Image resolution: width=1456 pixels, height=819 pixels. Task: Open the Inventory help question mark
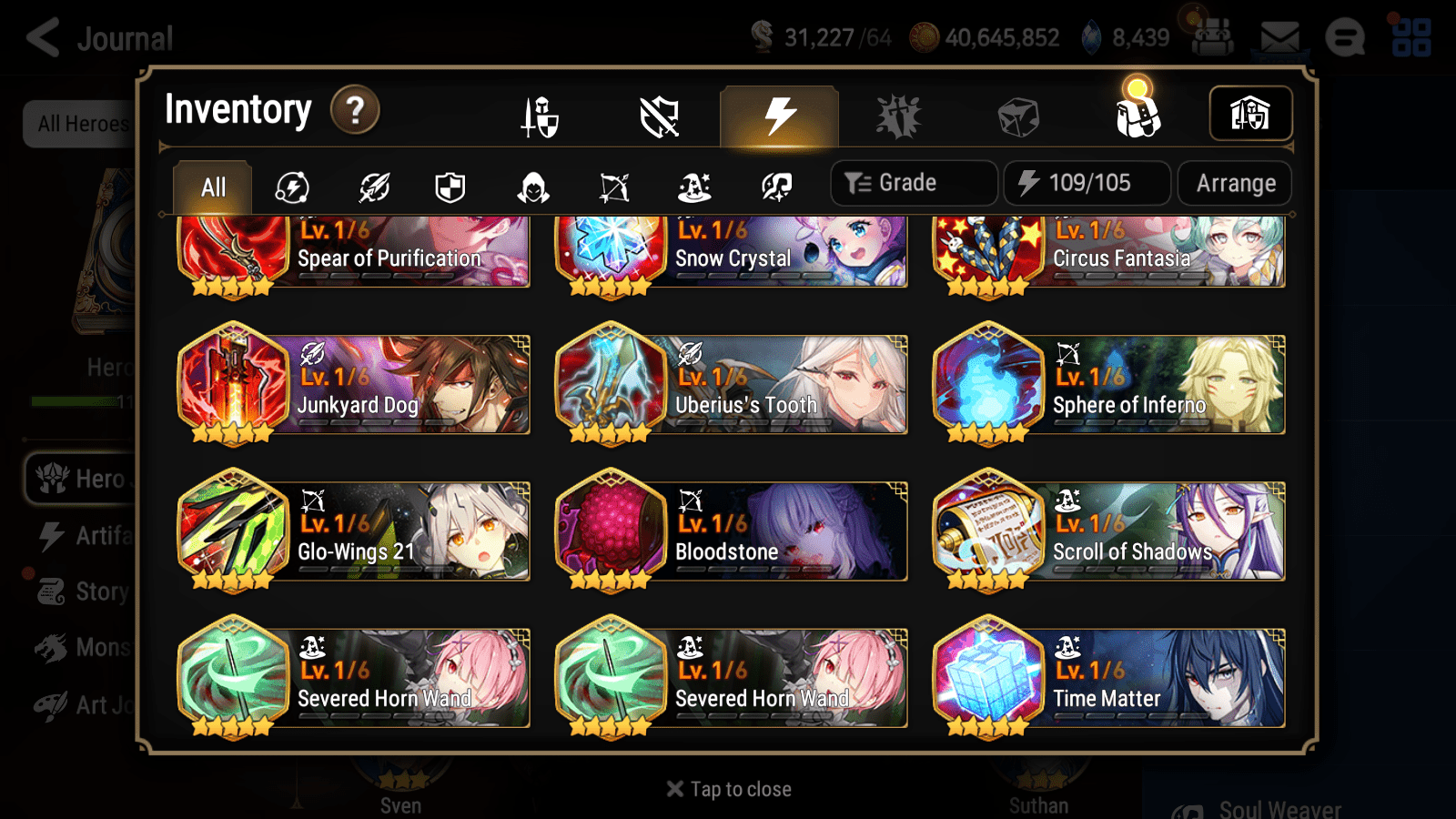[354, 109]
